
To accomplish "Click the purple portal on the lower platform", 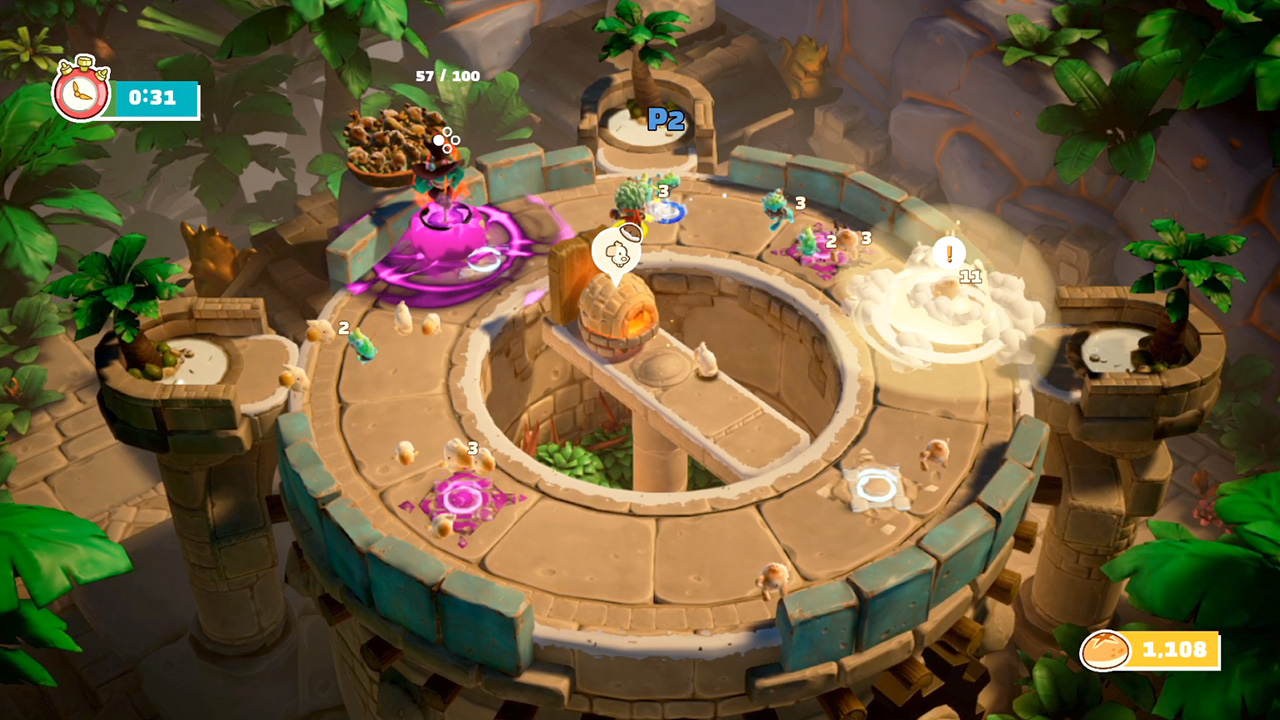I will click(x=462, y=498).
